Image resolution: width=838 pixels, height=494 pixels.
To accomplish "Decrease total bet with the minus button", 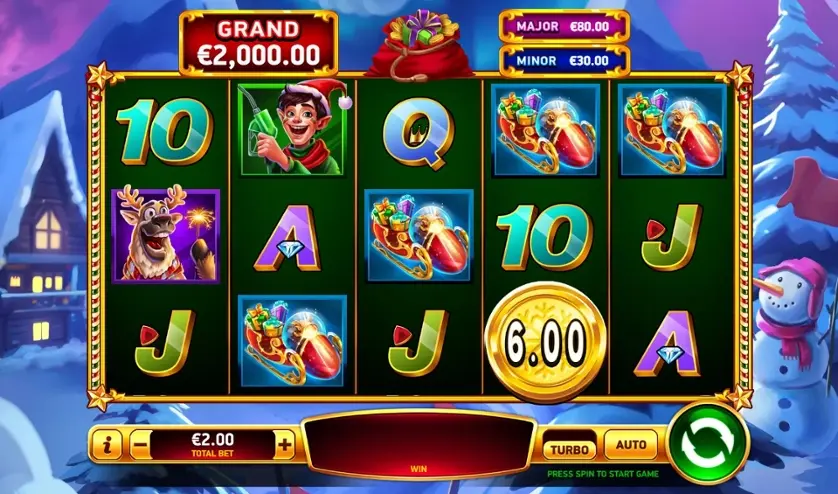I will click(141, 443).
